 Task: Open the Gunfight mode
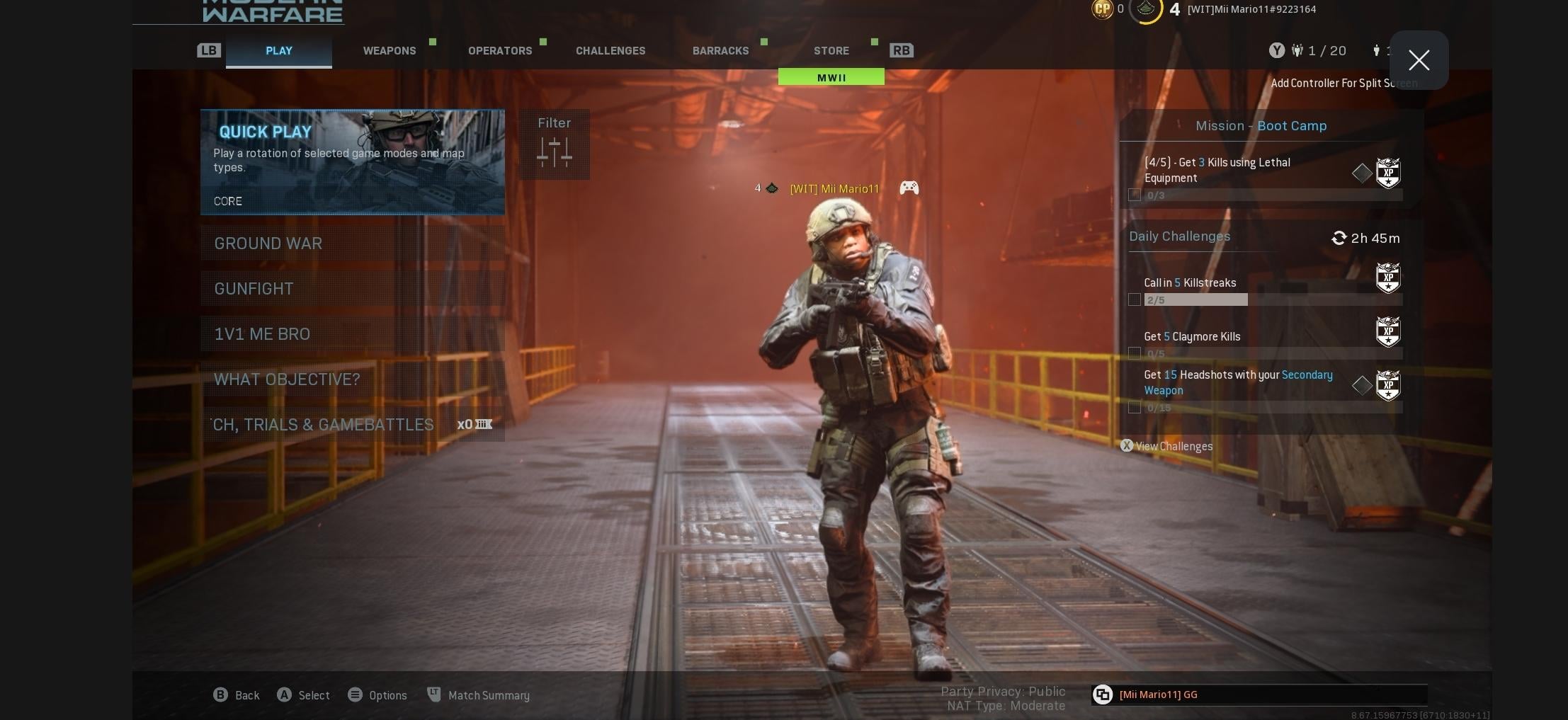click(352, 289)
